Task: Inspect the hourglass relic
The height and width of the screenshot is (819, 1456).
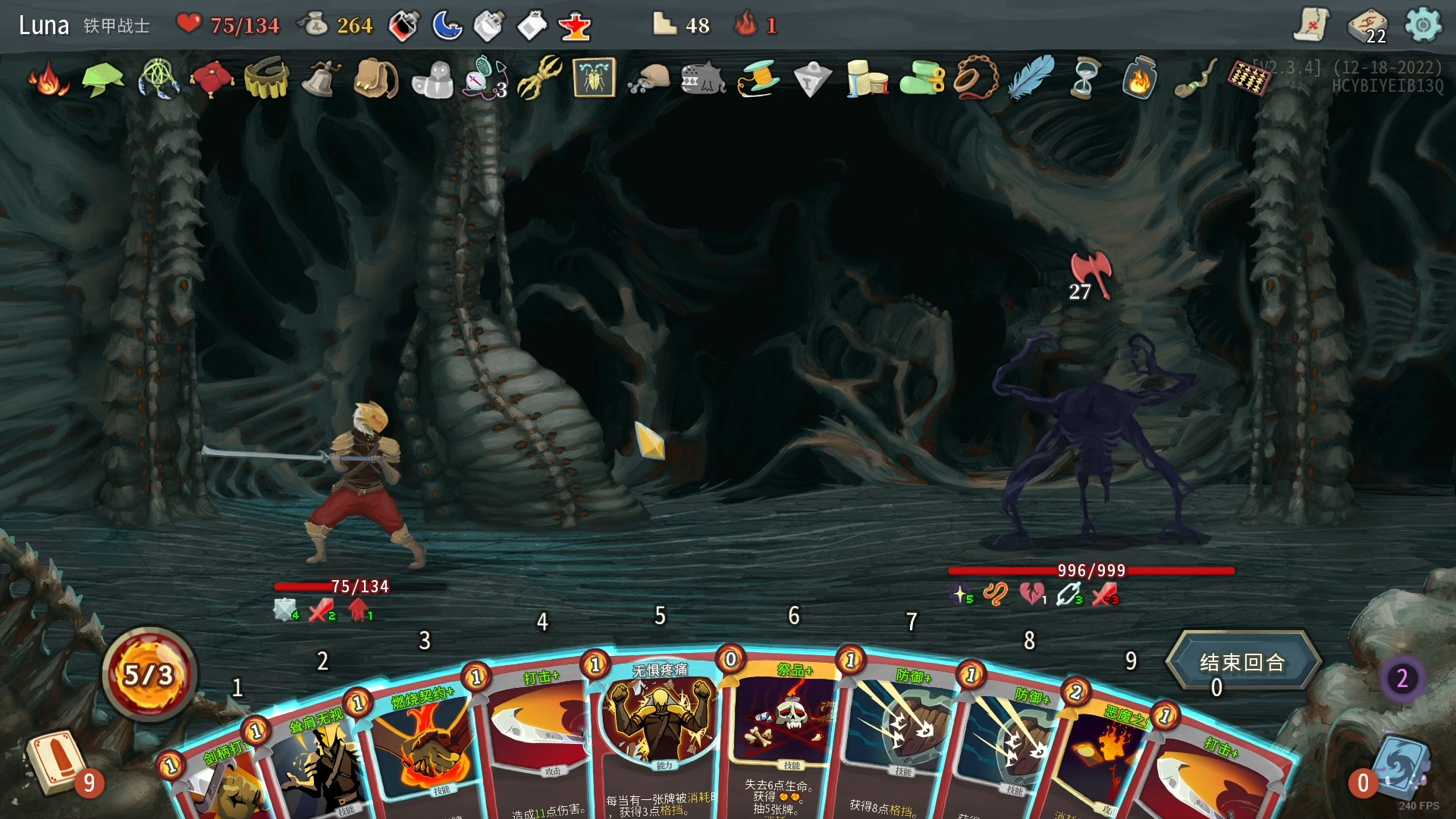Action: (1084, 78)
